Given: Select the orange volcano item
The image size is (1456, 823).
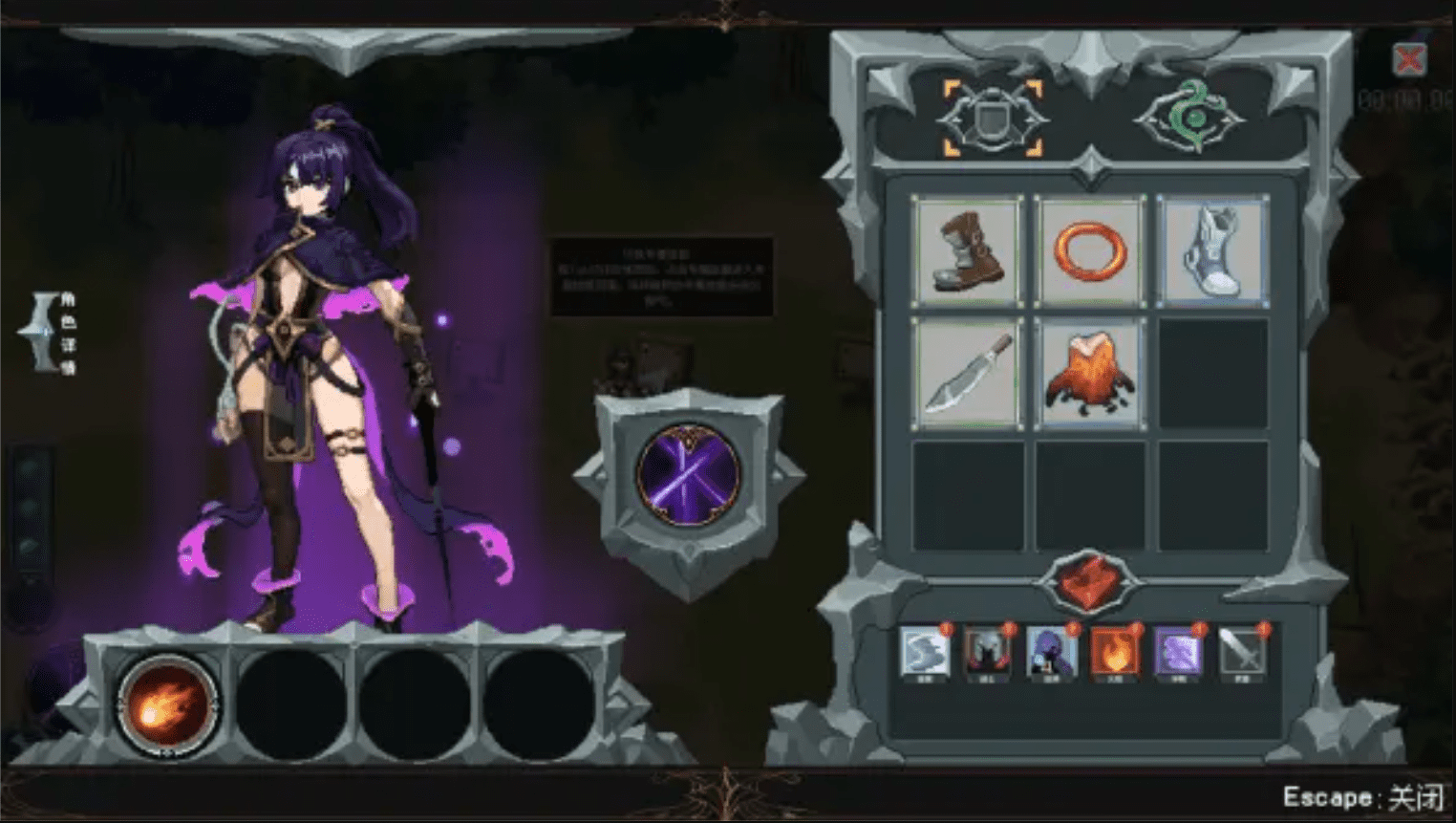Looking at the screenshot, I should (x=1089, y=374).
